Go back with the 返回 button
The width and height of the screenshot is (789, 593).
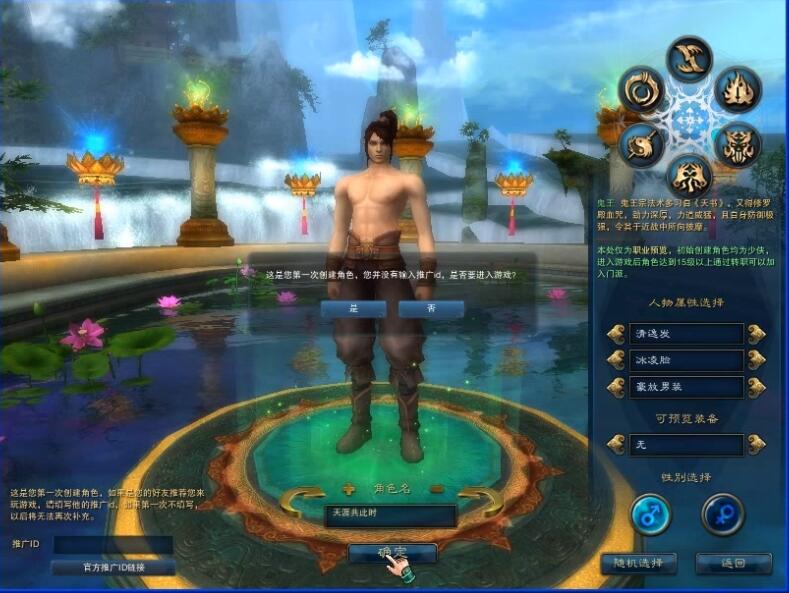pyautogui.click(x=734, y=563)
